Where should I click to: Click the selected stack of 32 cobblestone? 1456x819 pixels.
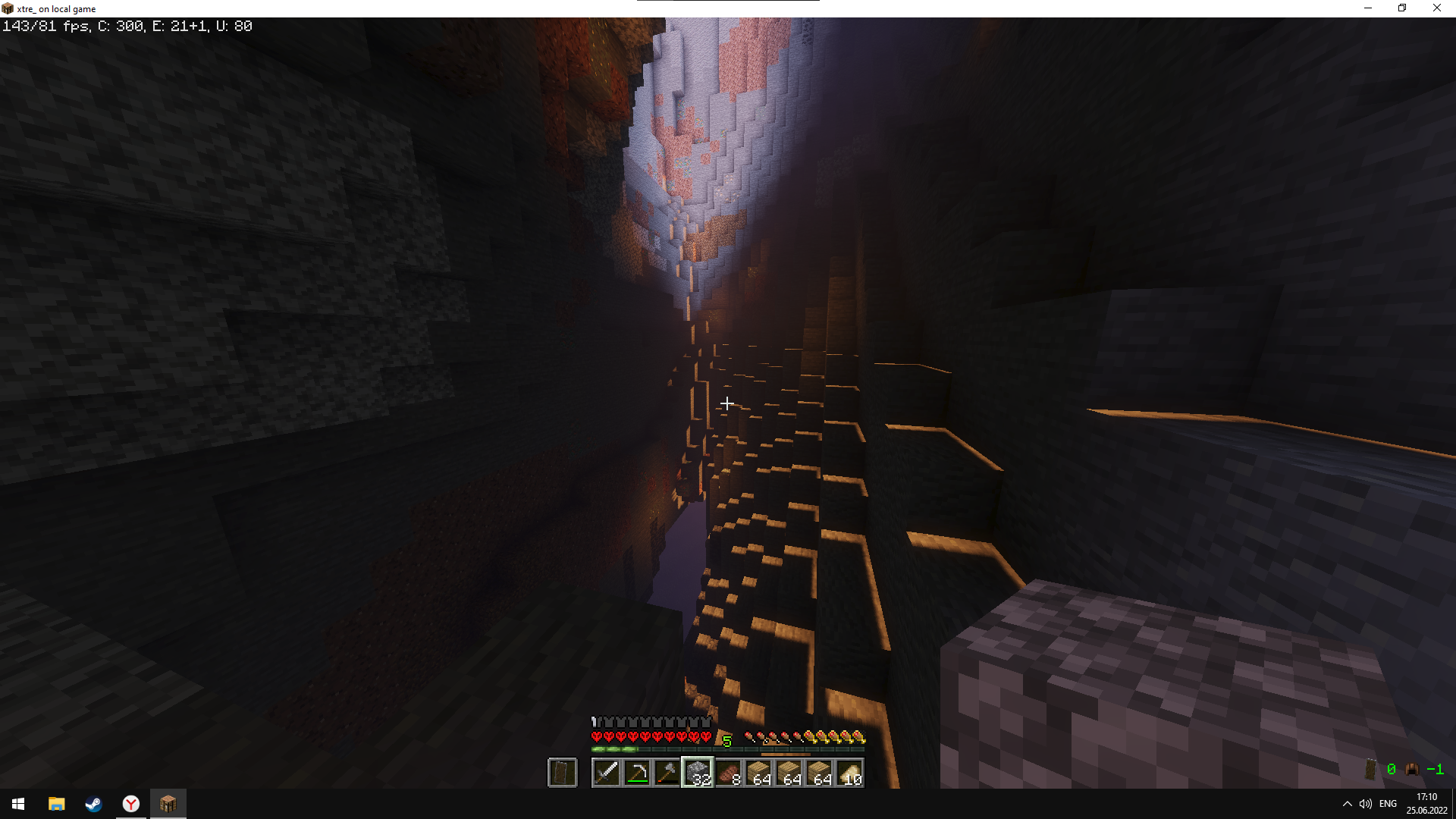point(697,771)
